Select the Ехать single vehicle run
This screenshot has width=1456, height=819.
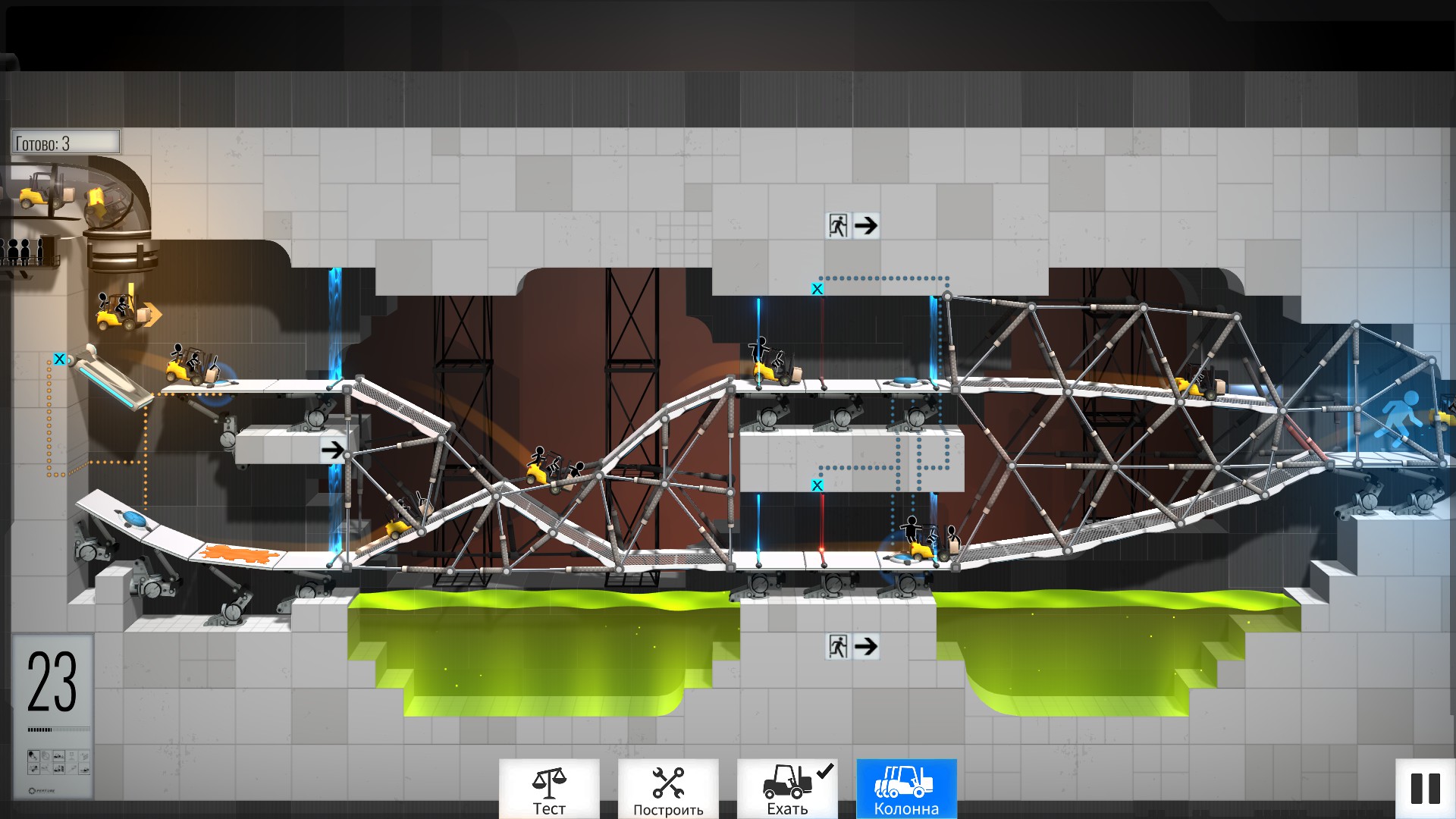[x=787, y=789]
